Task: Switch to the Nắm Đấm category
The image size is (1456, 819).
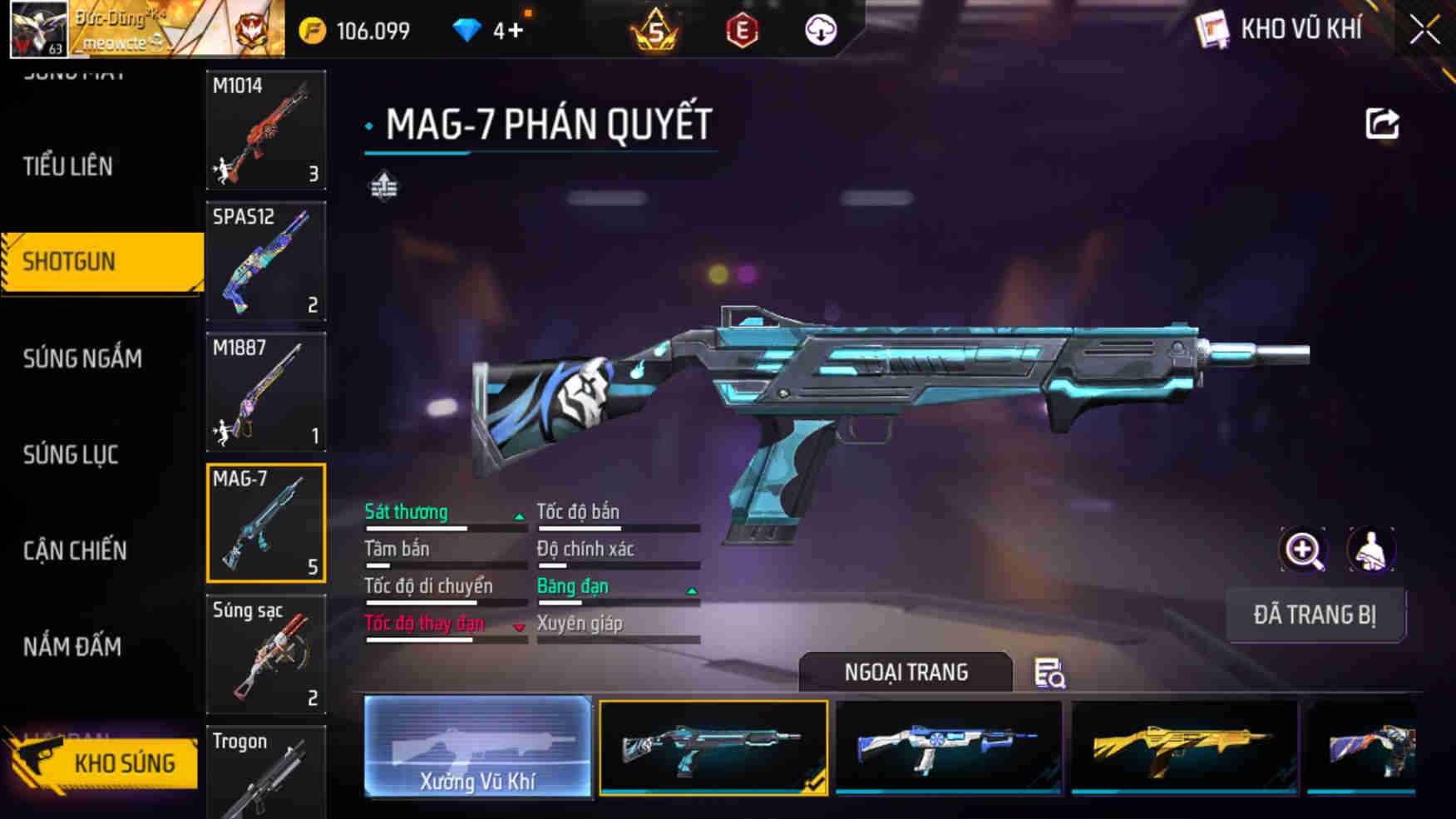Action: pos(72,647)
